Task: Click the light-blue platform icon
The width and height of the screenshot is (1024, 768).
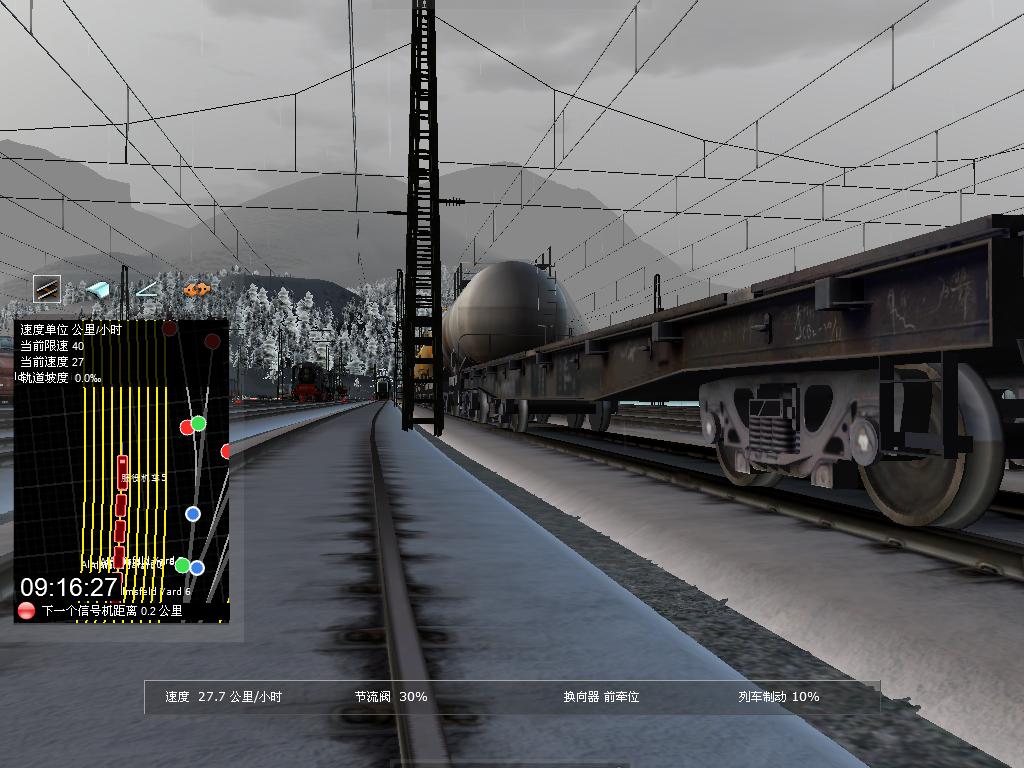Action: tap(97, 290)
